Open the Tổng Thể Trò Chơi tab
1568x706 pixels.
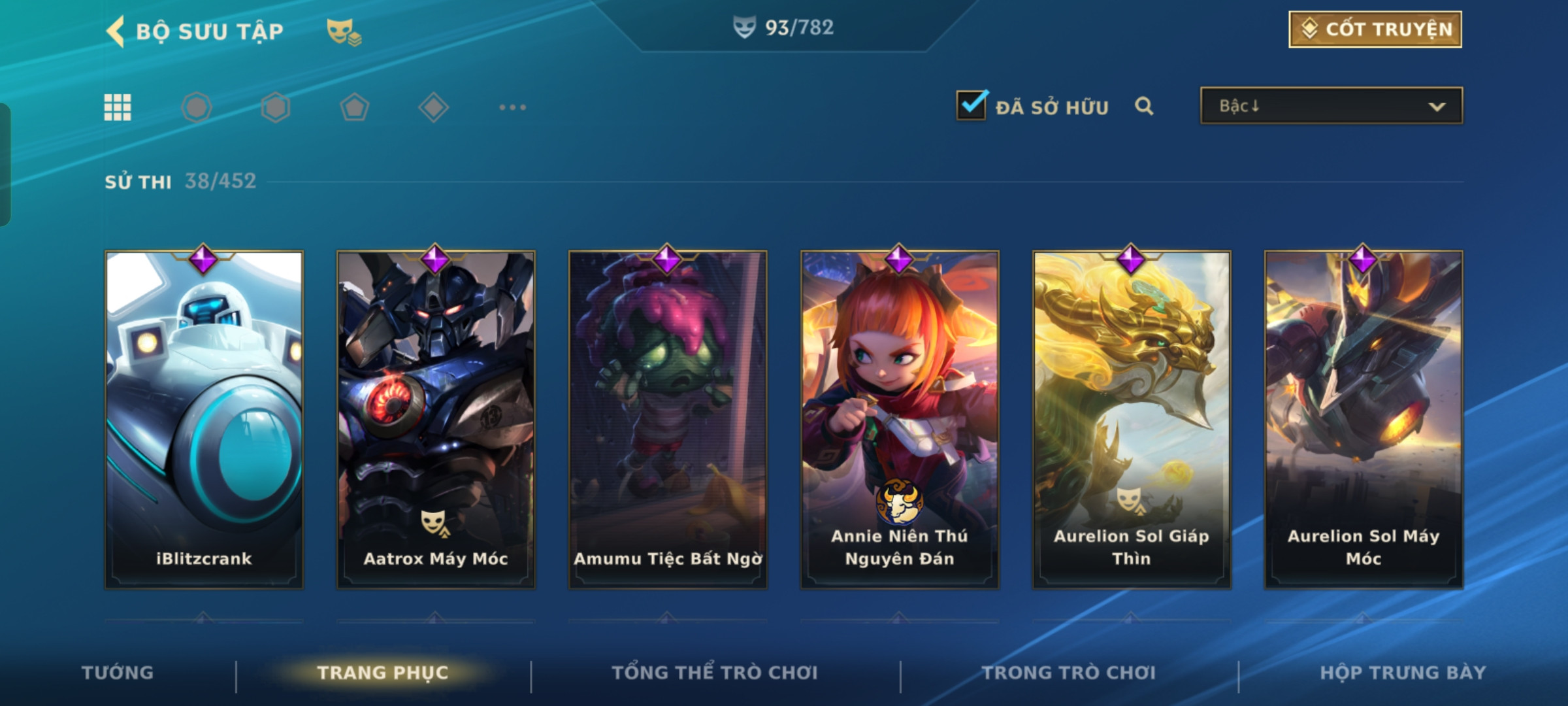click(x=715, y=673)
